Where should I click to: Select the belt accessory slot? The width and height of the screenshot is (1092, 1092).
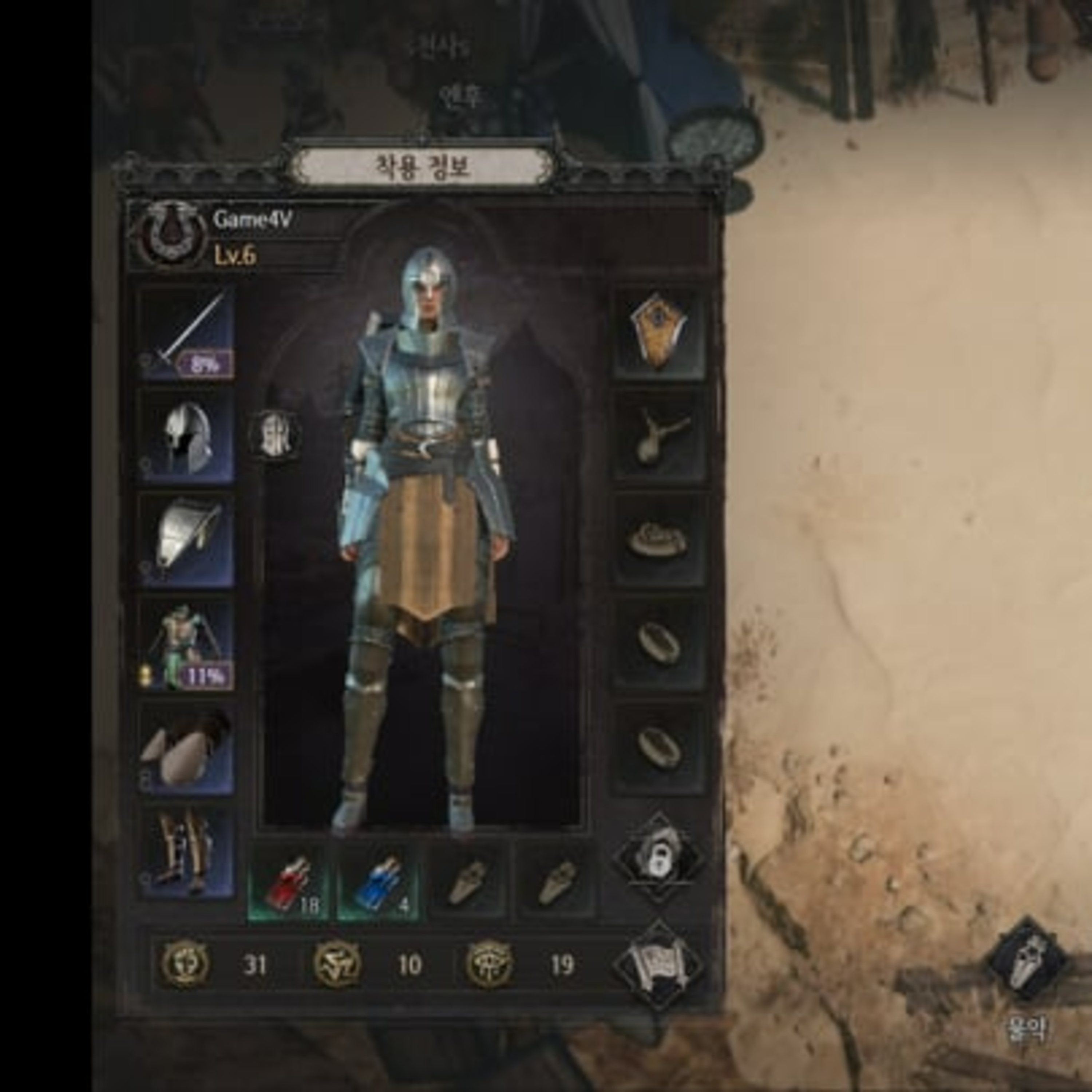pos(659,540)
